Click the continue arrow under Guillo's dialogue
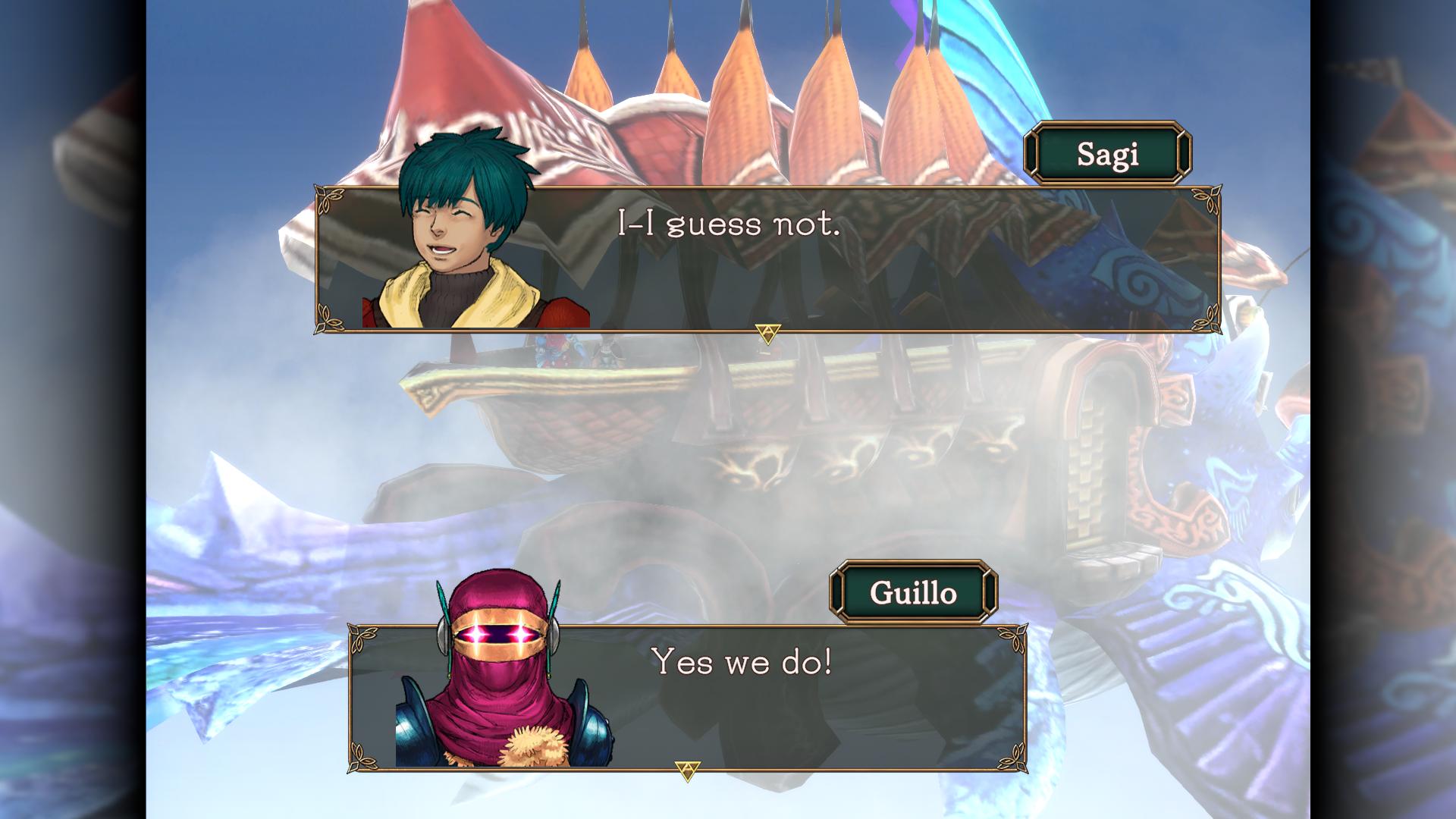The image size is (1456, 819). [x=687, y=771]
